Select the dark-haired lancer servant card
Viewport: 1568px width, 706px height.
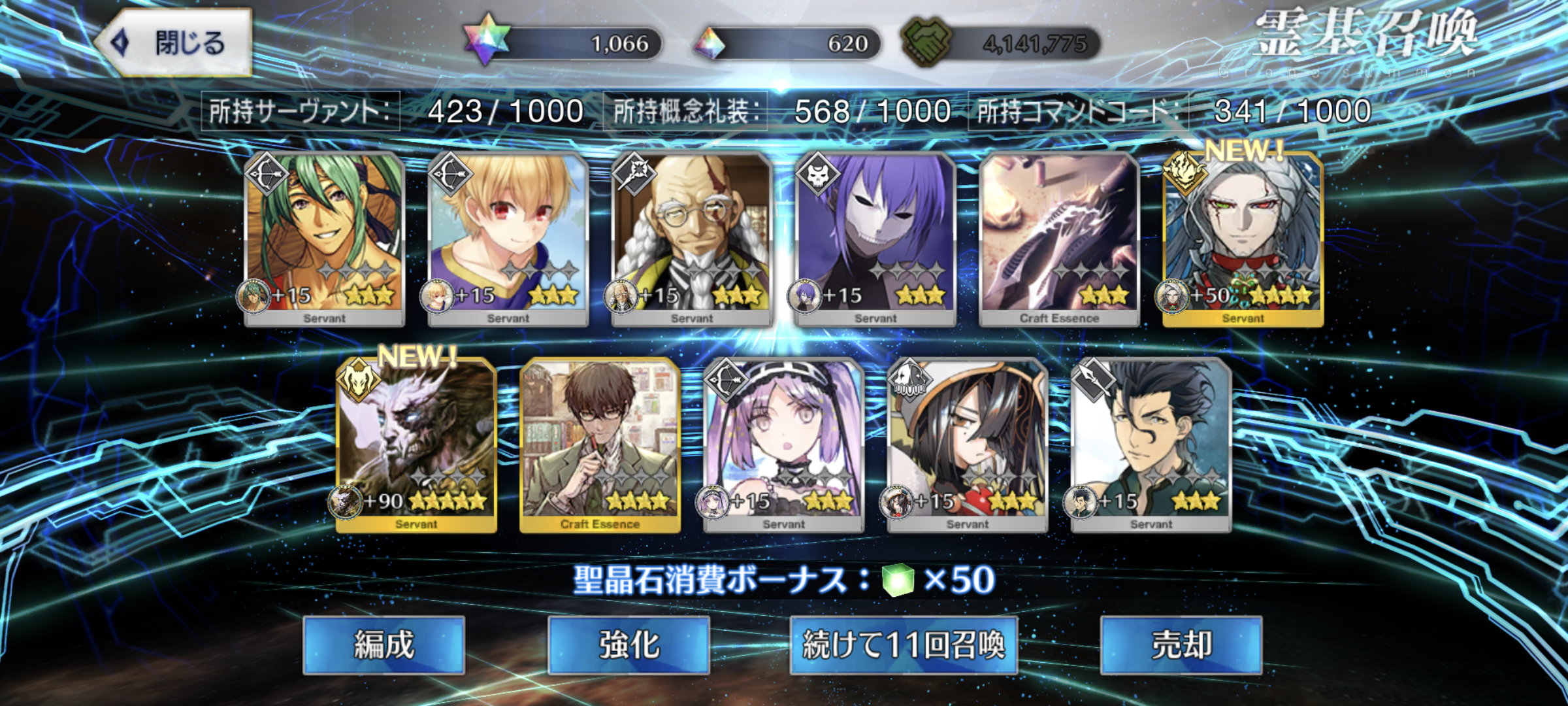pos(1151,445)
